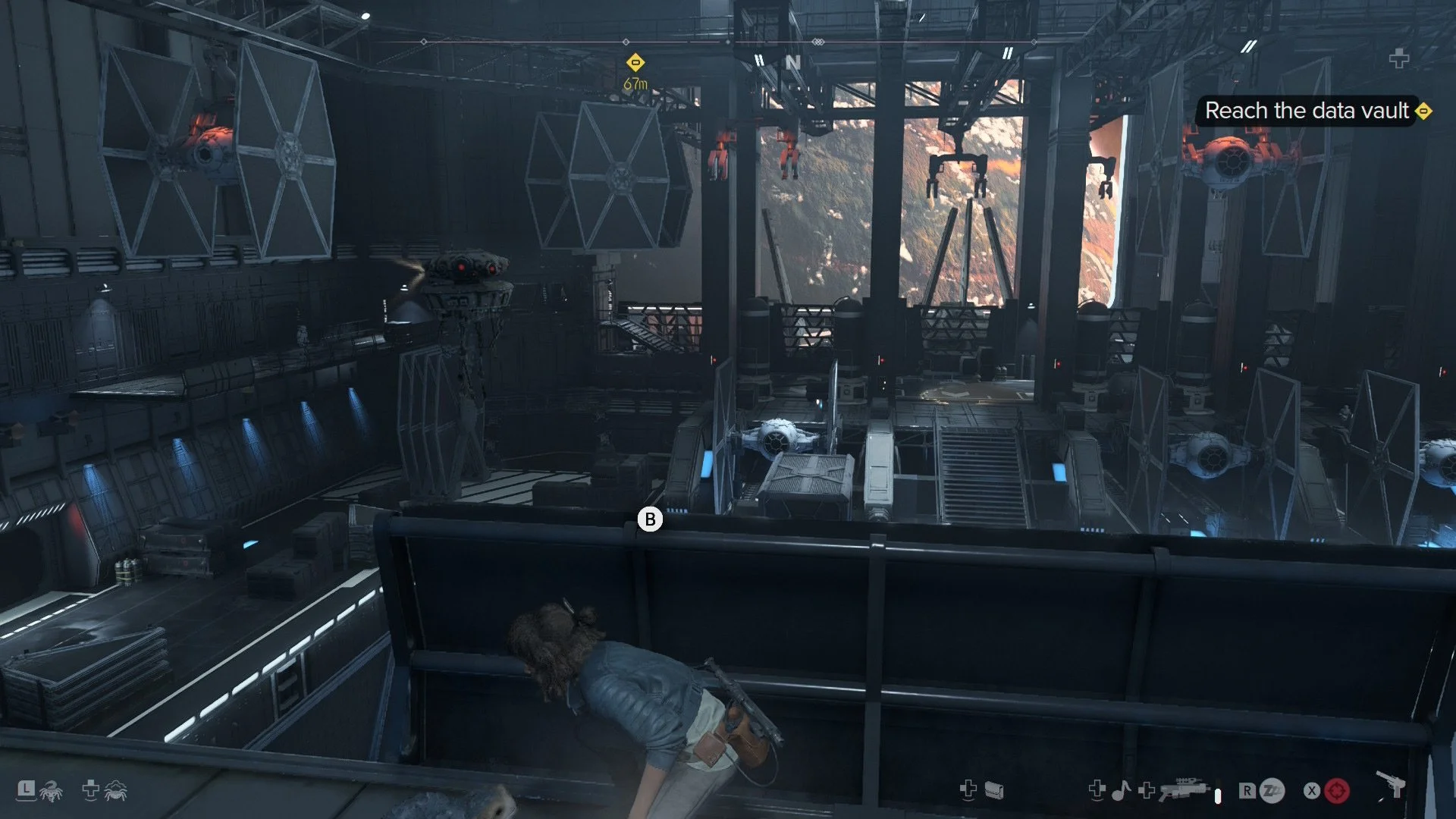Activate the Zz stun shot icon
This screenshot has width=1456, height=819.
pos(1272,791)
